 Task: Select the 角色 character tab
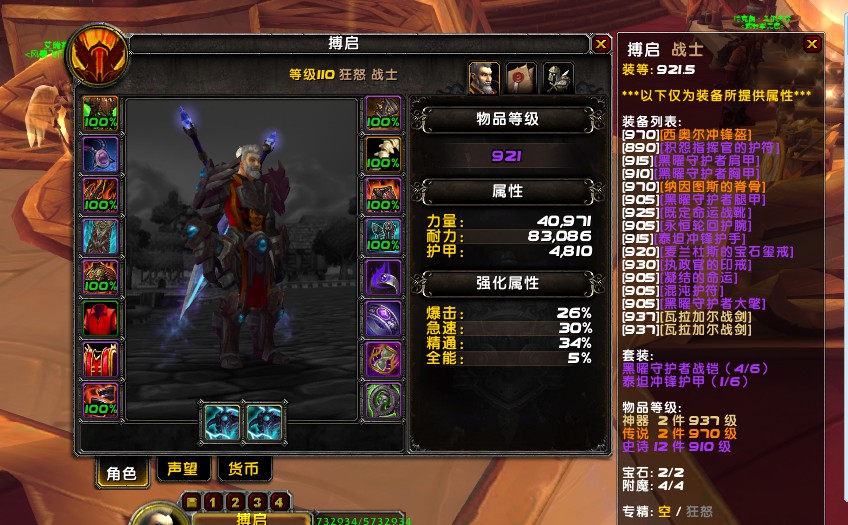tap(121, 472)
